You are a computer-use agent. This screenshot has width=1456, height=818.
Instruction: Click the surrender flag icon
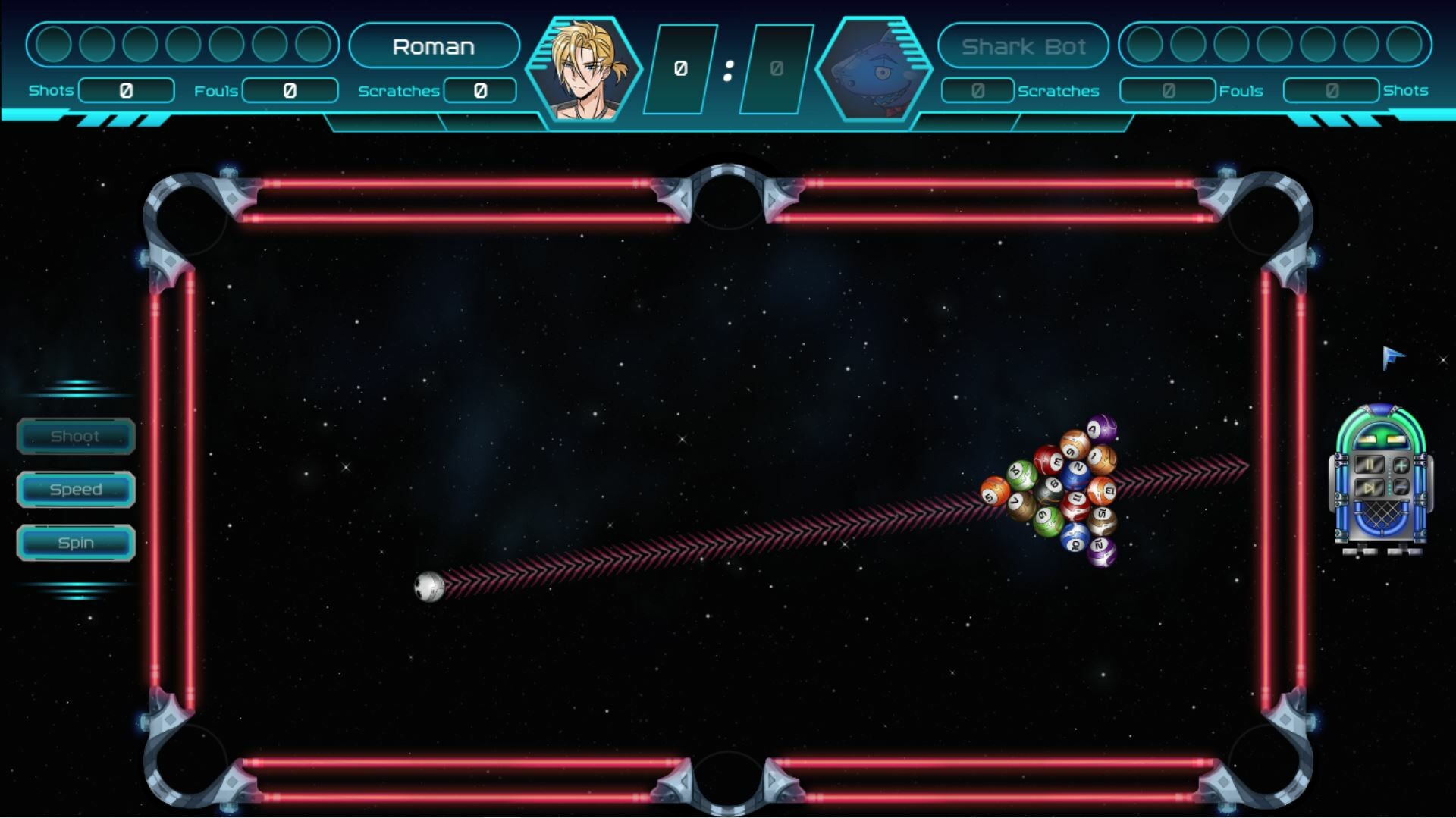(1392, 355)
